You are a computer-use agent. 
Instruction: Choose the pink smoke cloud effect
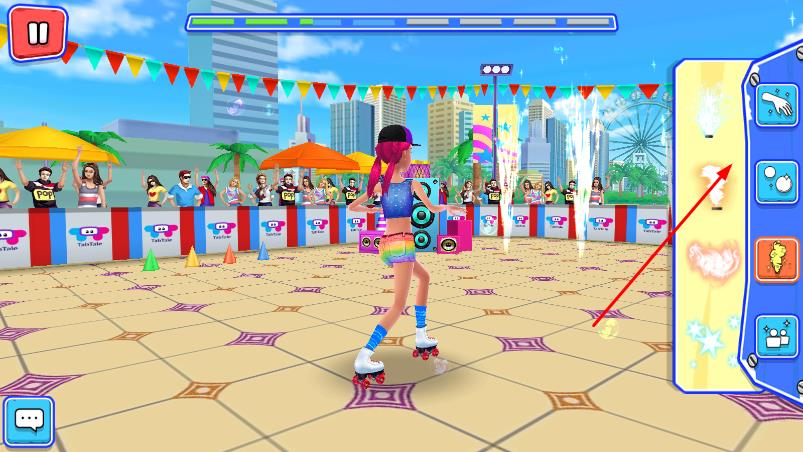[710, 259]
